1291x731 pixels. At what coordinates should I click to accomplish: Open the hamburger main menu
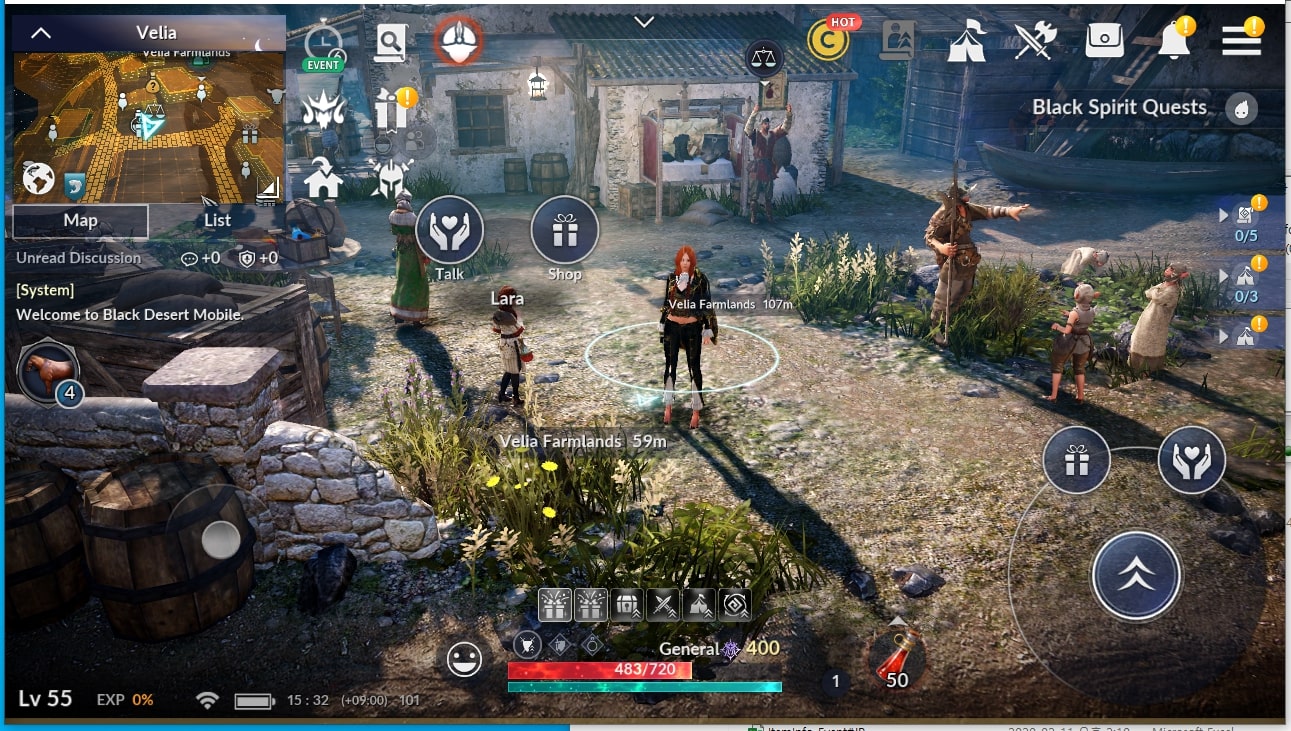(x=1241, y=40)
